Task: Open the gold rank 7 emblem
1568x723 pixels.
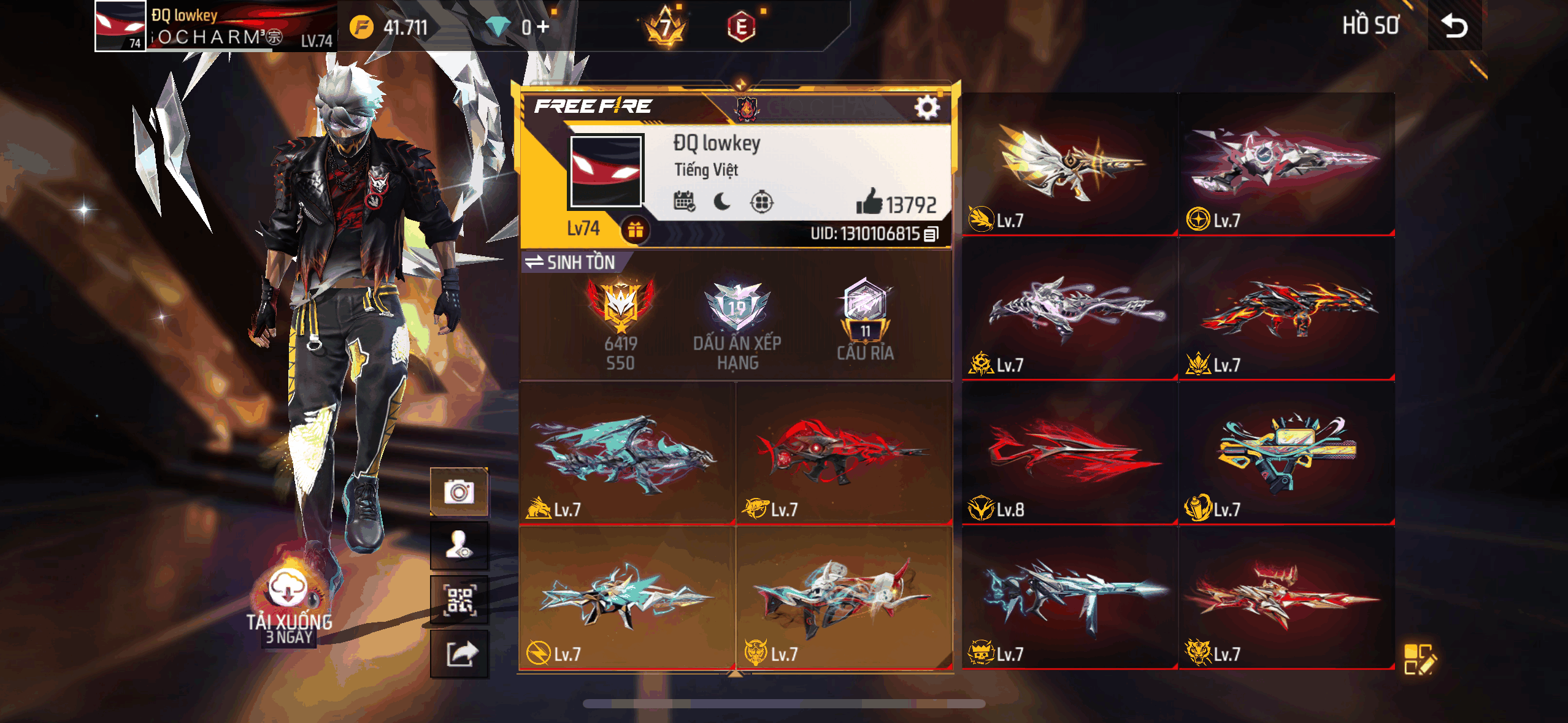Action: 665,27
